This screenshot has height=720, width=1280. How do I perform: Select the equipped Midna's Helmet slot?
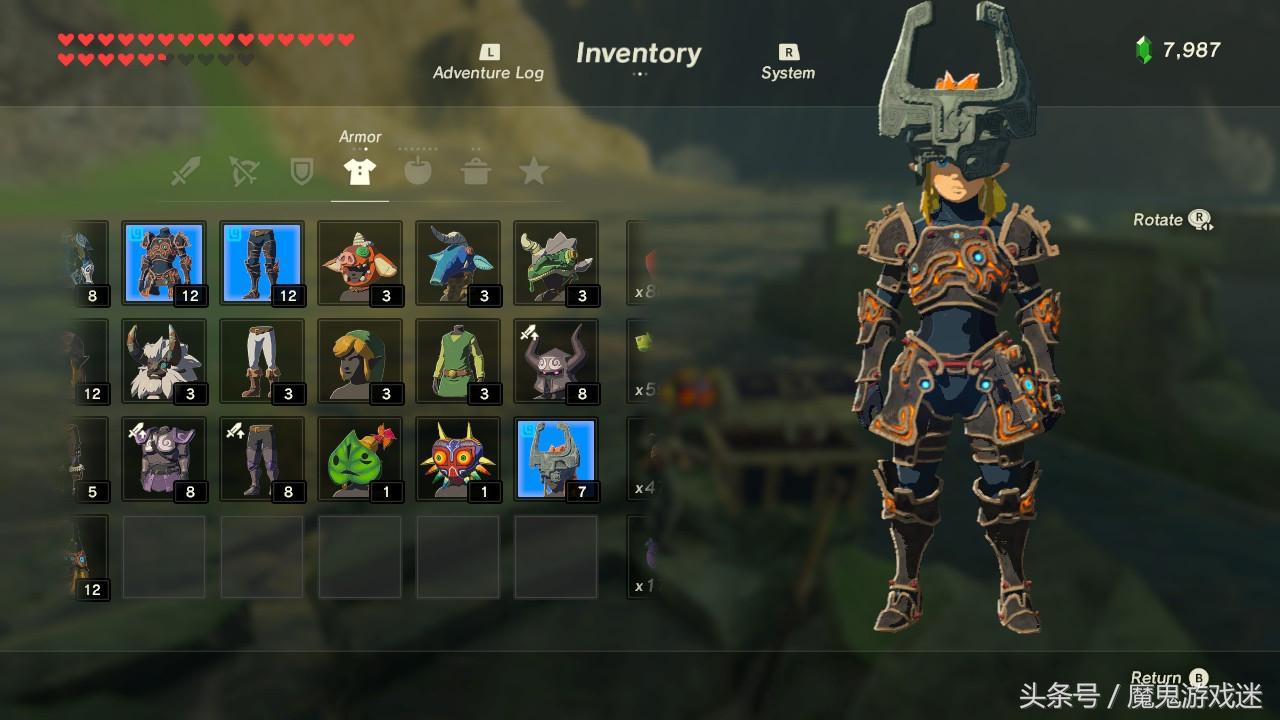(x=556, y=459)
